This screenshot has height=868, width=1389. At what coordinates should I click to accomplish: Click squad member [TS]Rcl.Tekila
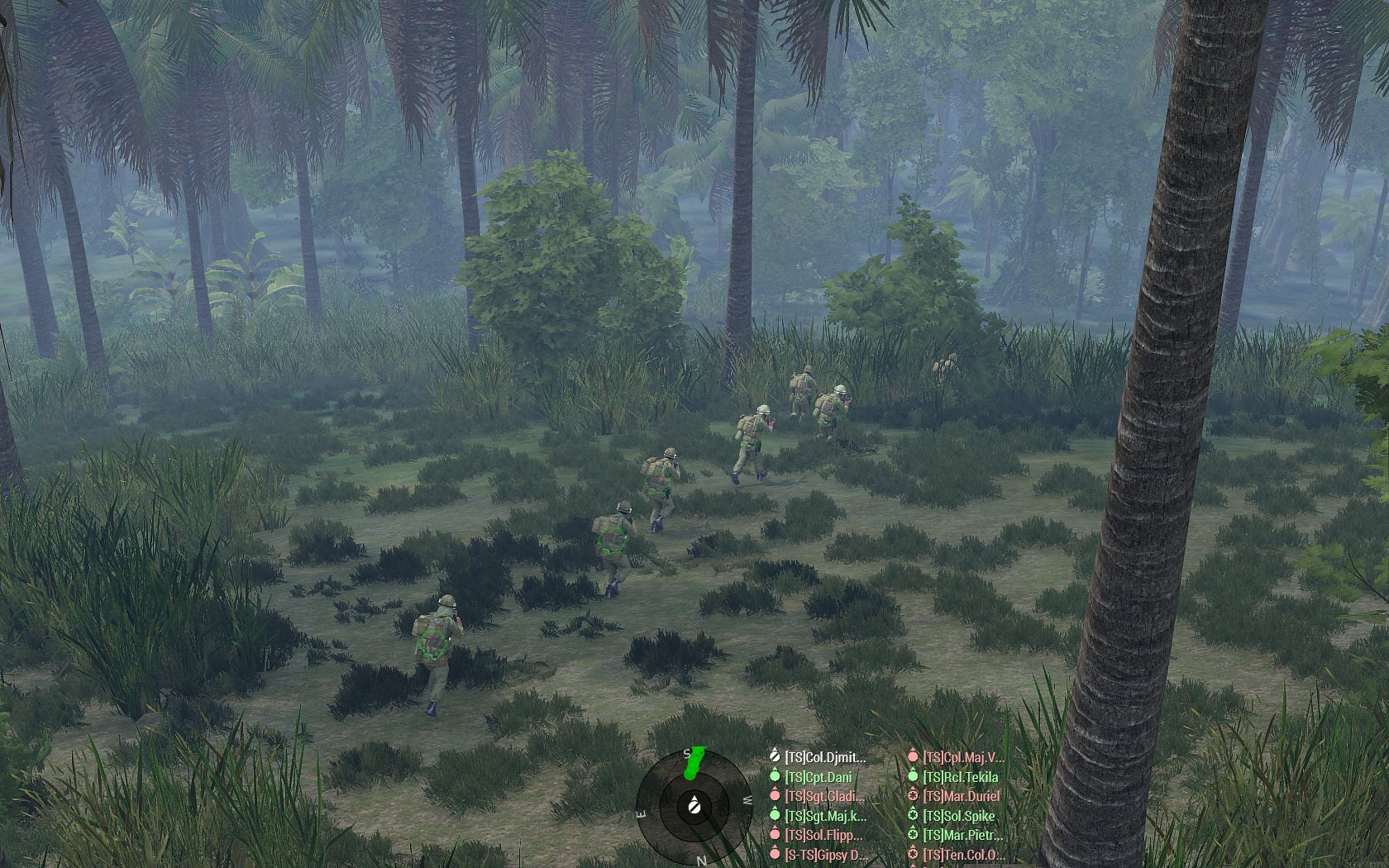coord(959,777)
